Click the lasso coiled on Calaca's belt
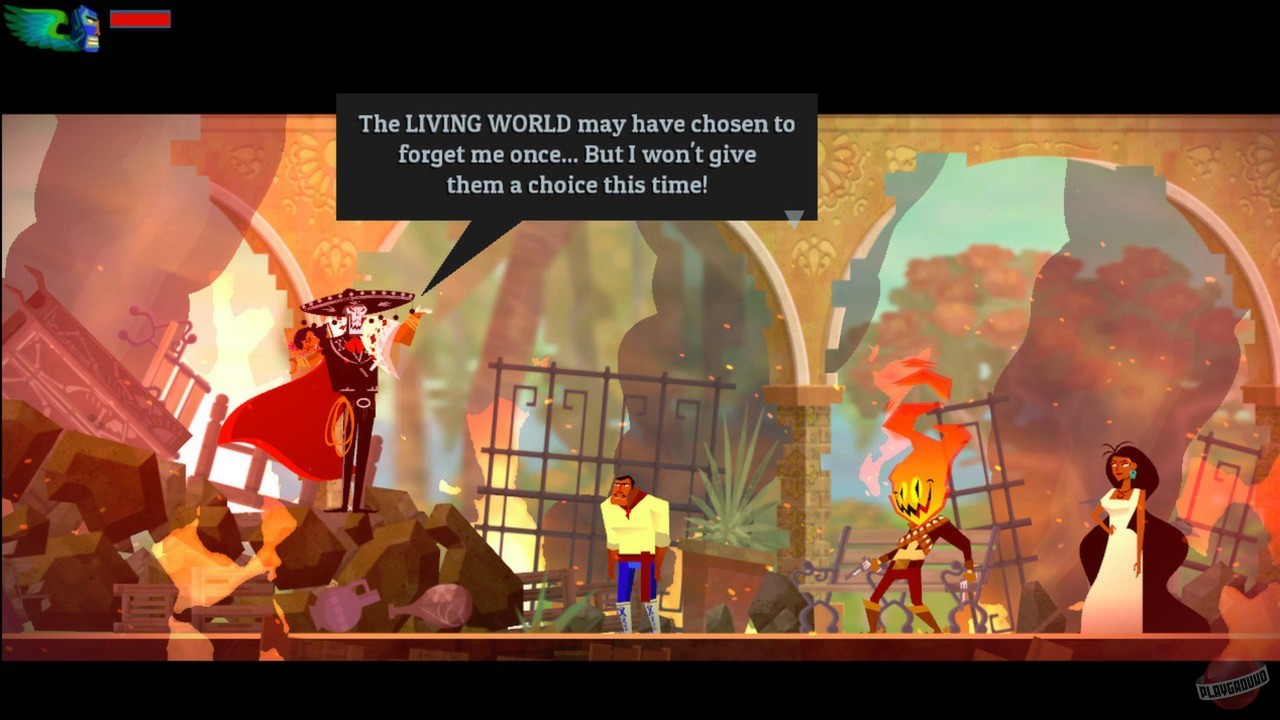Viewport: 1280px width, 720px height. tap(340, 425)
